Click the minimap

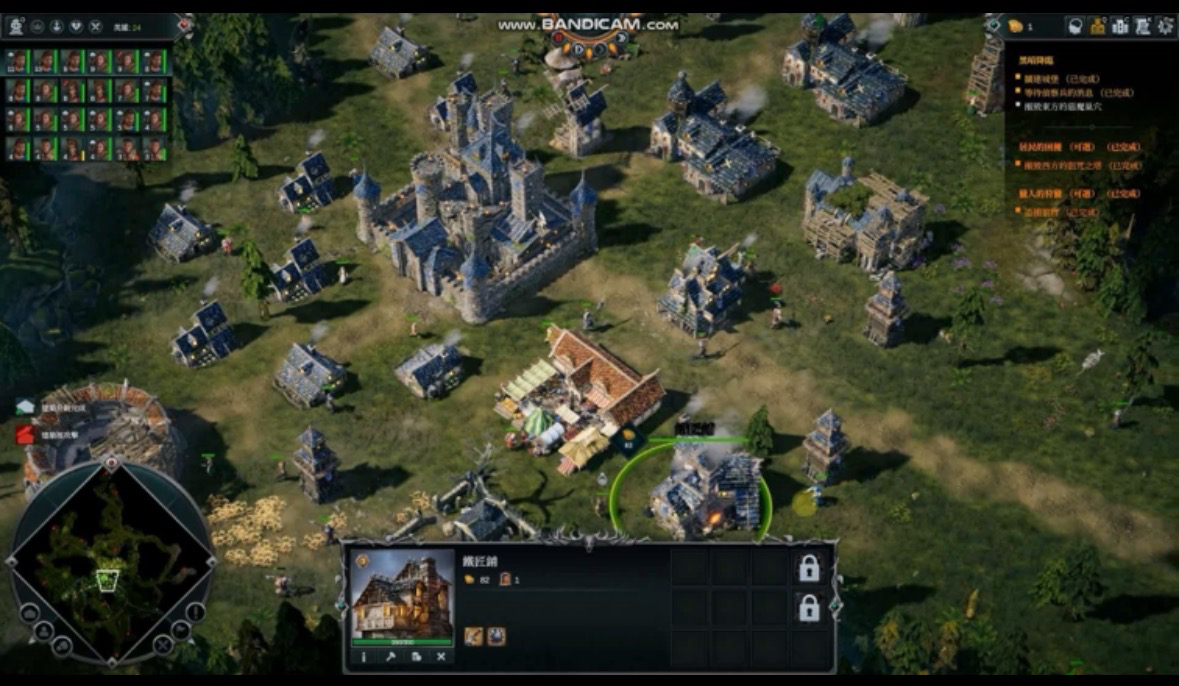[x=108, y=561]
